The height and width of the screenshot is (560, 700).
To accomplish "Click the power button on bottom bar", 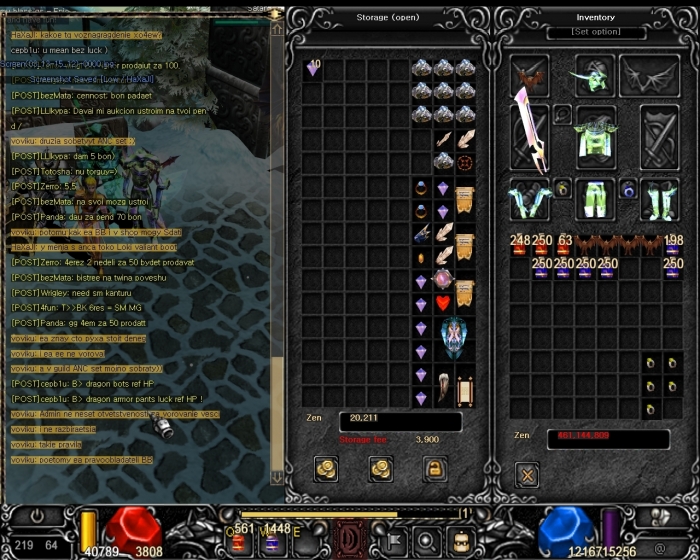I will tap(36, 518).
